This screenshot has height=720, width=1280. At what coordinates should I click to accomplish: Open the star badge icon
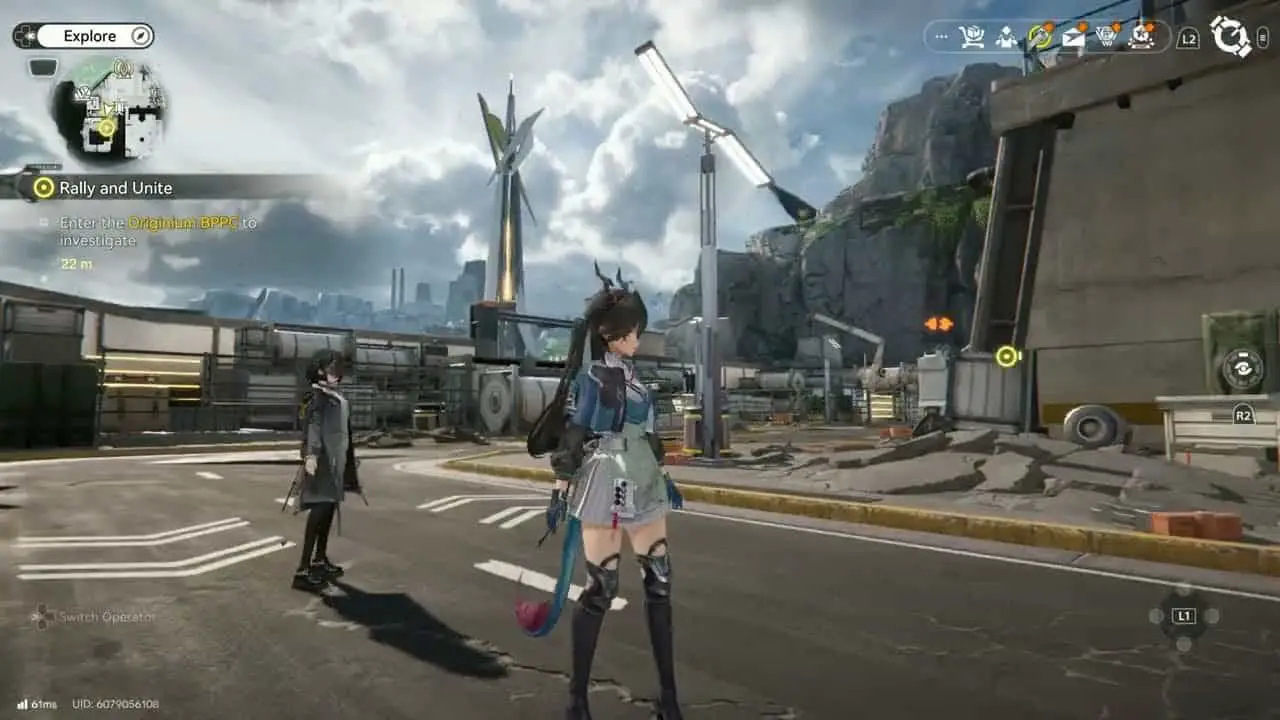pos(1141,37)
